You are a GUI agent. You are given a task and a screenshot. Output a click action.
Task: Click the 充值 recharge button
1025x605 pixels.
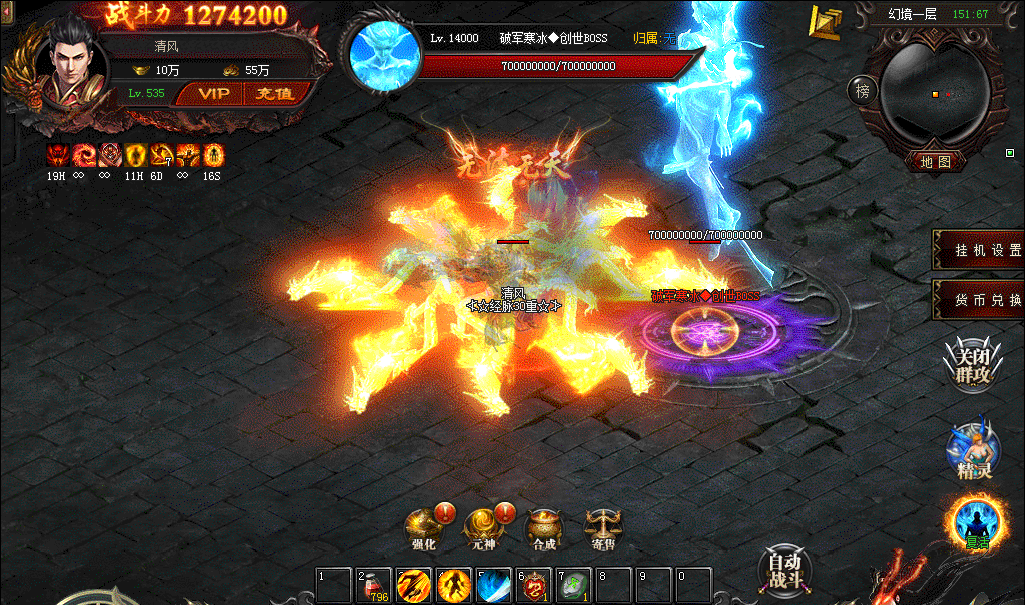pos(273,94)
